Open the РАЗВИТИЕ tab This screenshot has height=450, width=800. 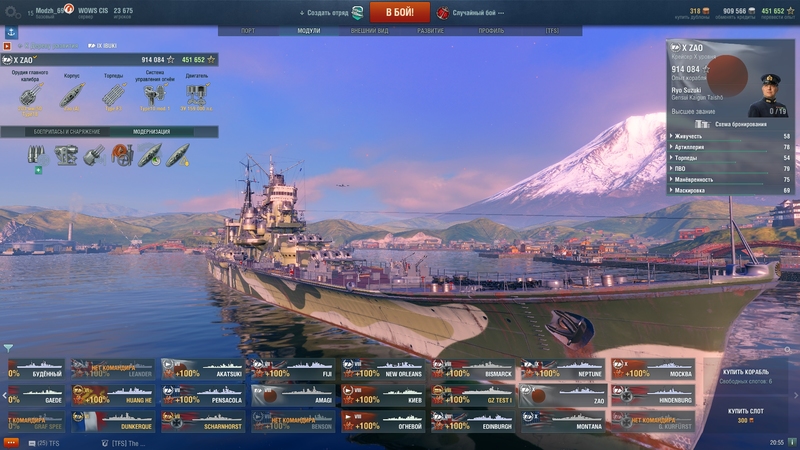click(430, 31)
